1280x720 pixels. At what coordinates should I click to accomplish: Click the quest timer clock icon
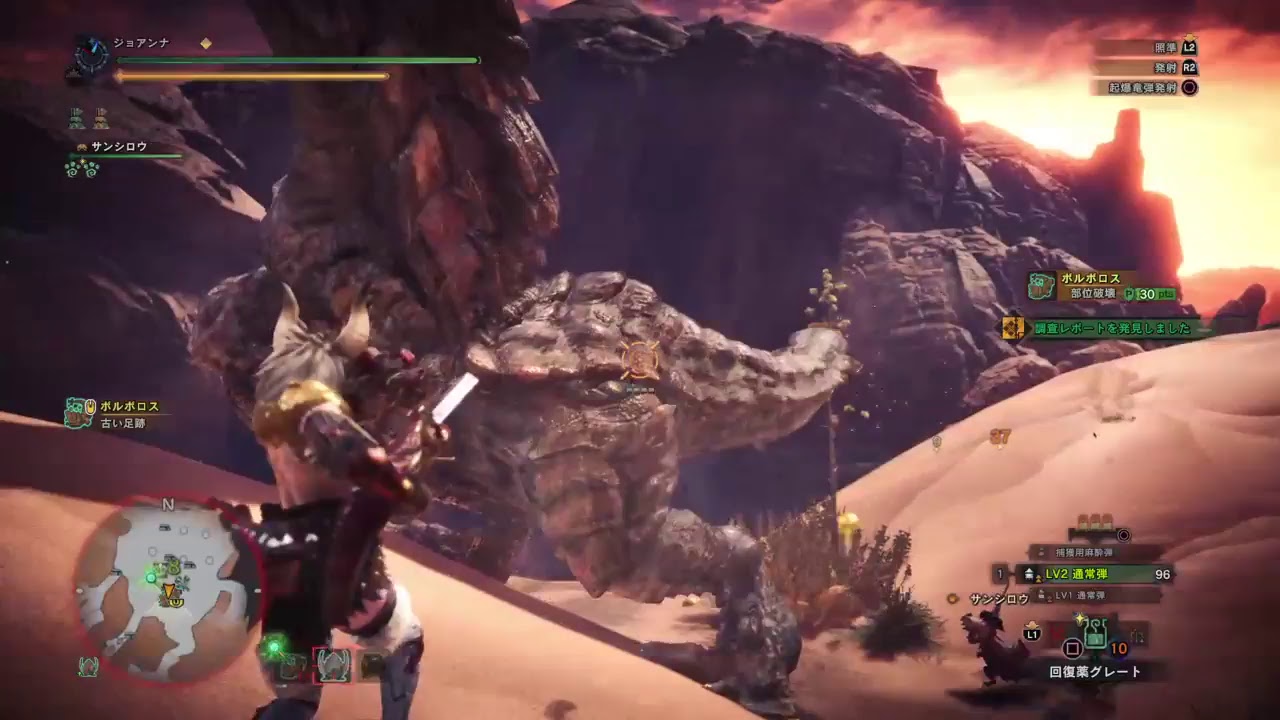coord(94,55)
